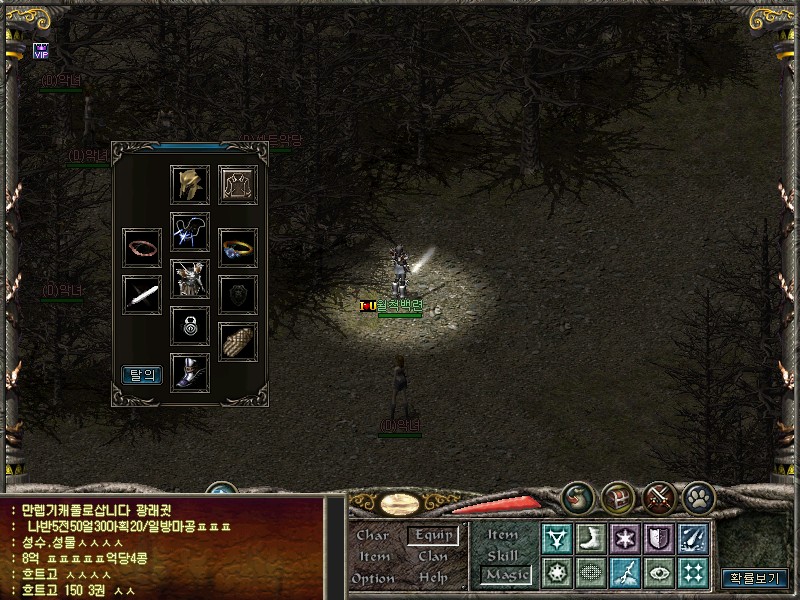
Task: Select the body armor equipment slot
Action: (x=190, y=279)
